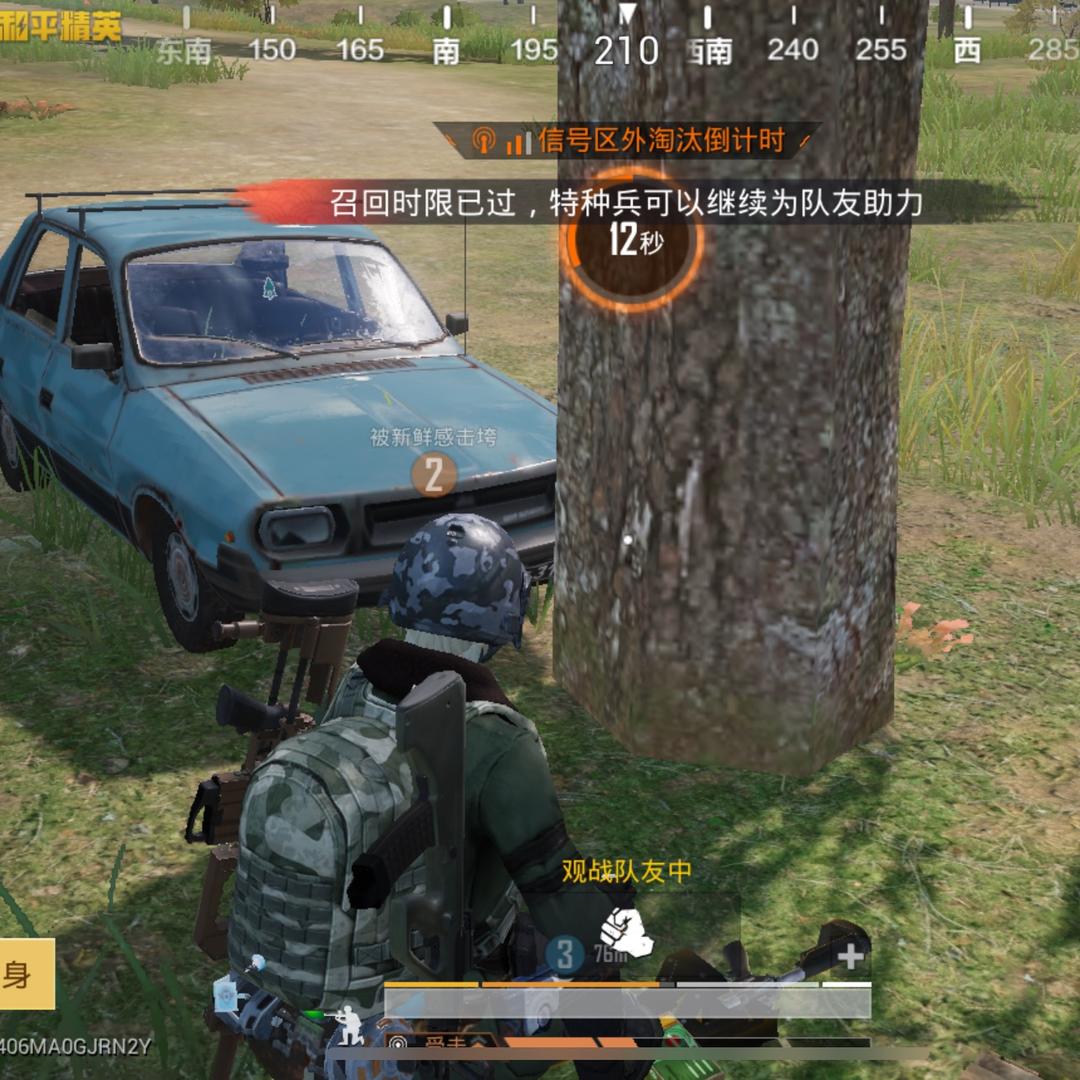1080x1080 pixels.
Task: Select the fist melee icon
Action: pyautogui.click(x=626, y=932)
